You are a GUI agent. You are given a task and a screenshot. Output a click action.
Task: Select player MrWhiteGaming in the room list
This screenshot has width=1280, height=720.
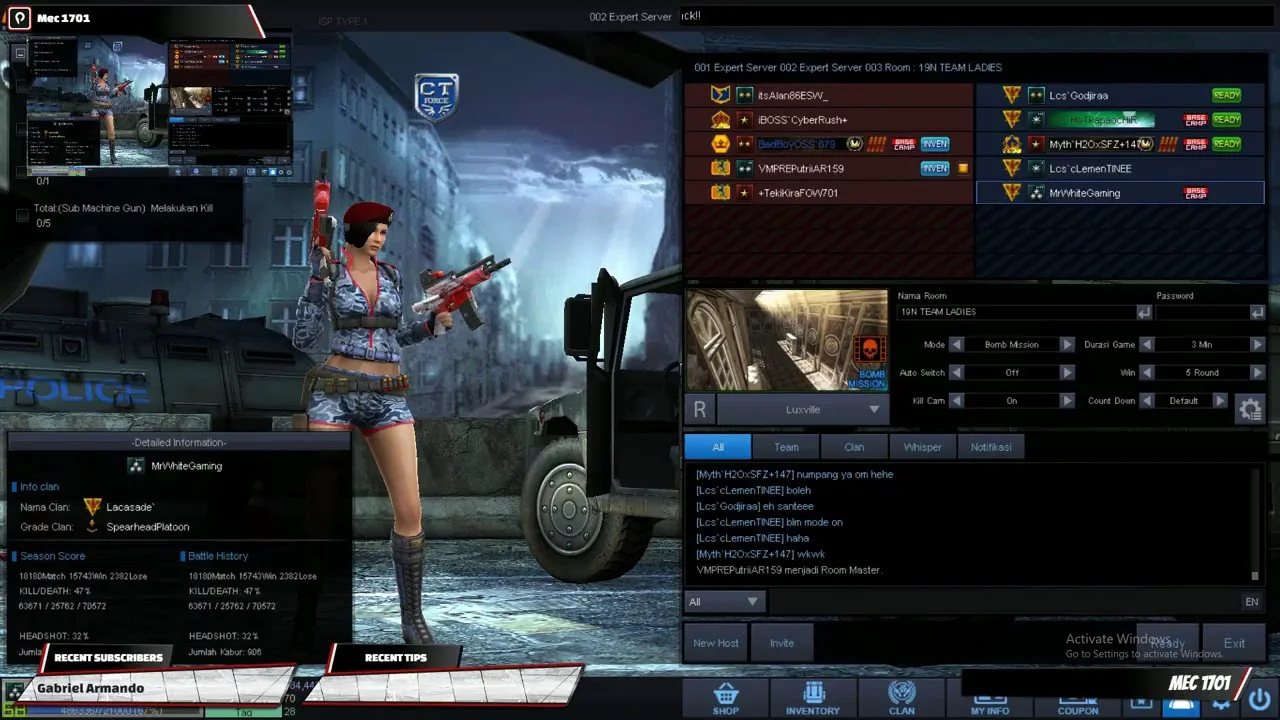(1084, 193)
